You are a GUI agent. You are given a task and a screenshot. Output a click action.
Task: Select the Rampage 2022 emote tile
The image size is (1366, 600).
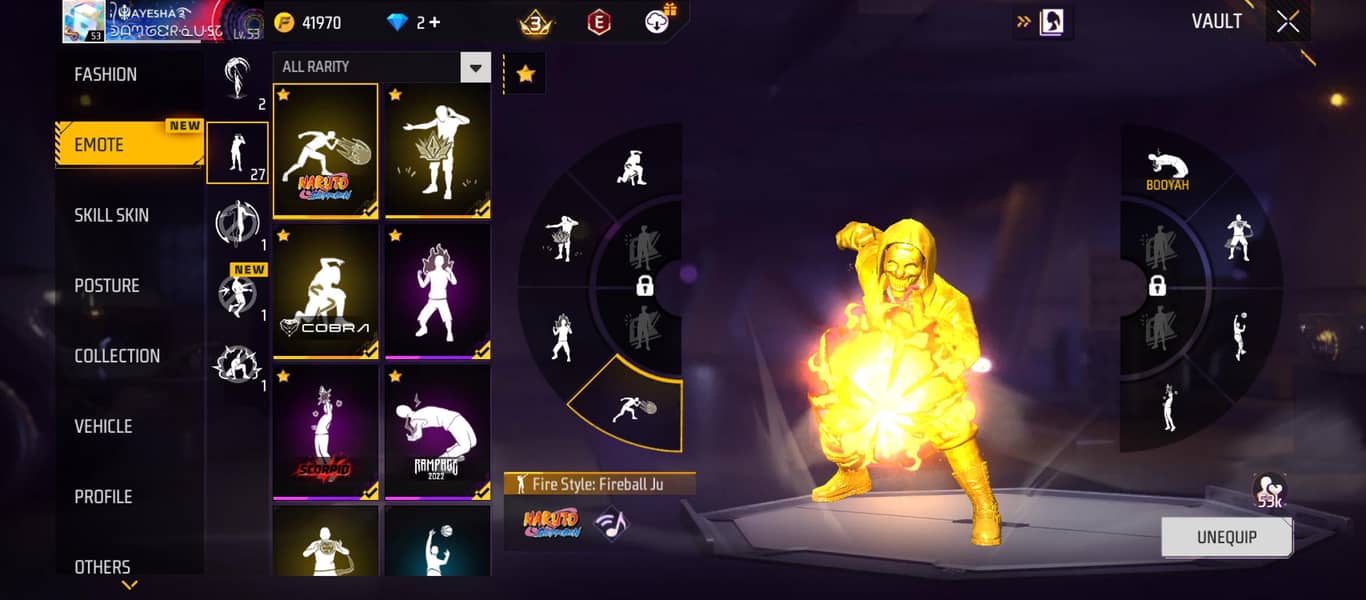click(437, 431)
